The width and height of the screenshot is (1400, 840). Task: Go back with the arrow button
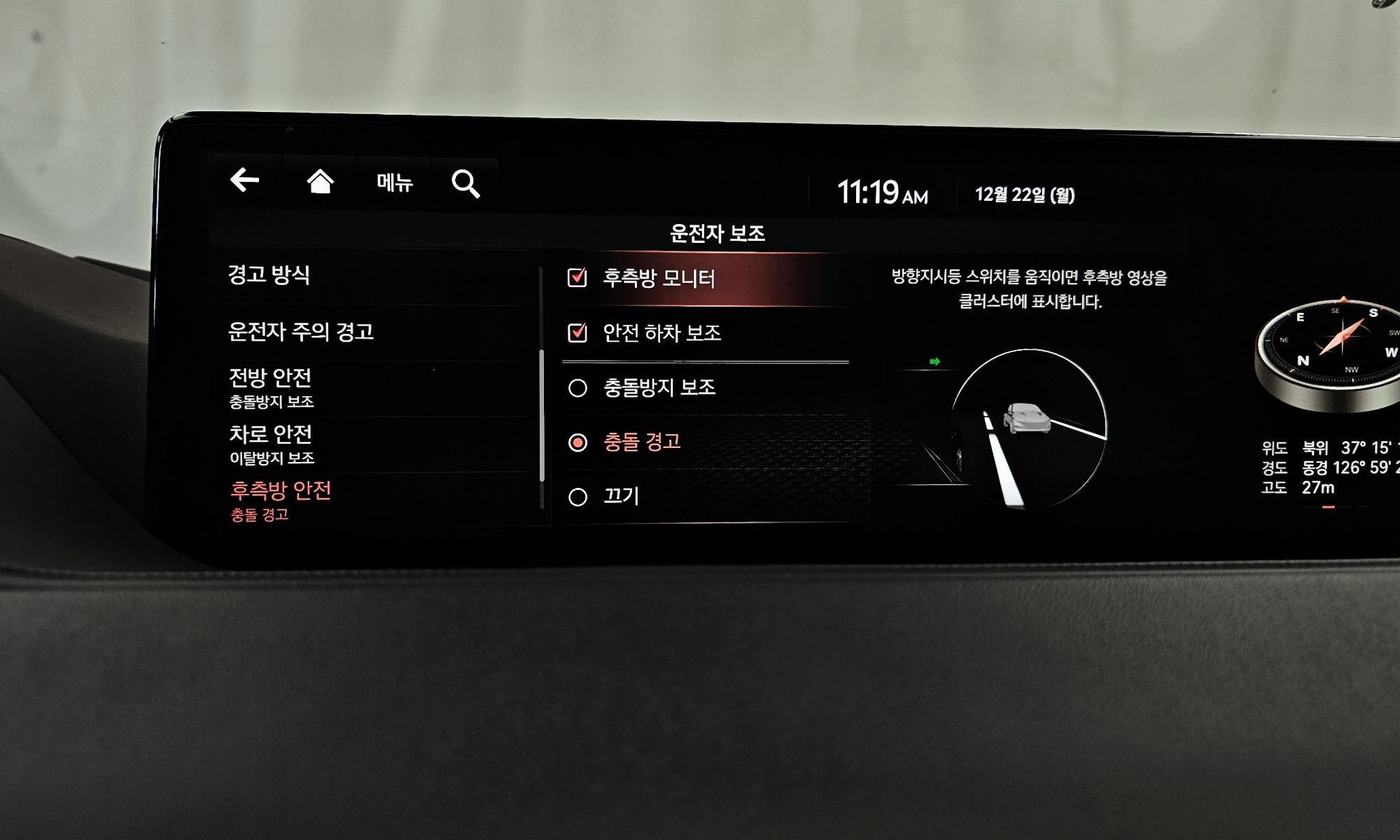[x=245, y=180]
